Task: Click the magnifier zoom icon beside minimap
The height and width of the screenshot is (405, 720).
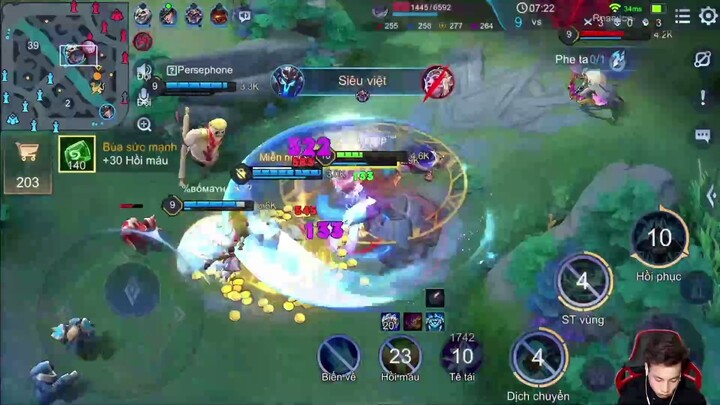Action: point(145,125)
